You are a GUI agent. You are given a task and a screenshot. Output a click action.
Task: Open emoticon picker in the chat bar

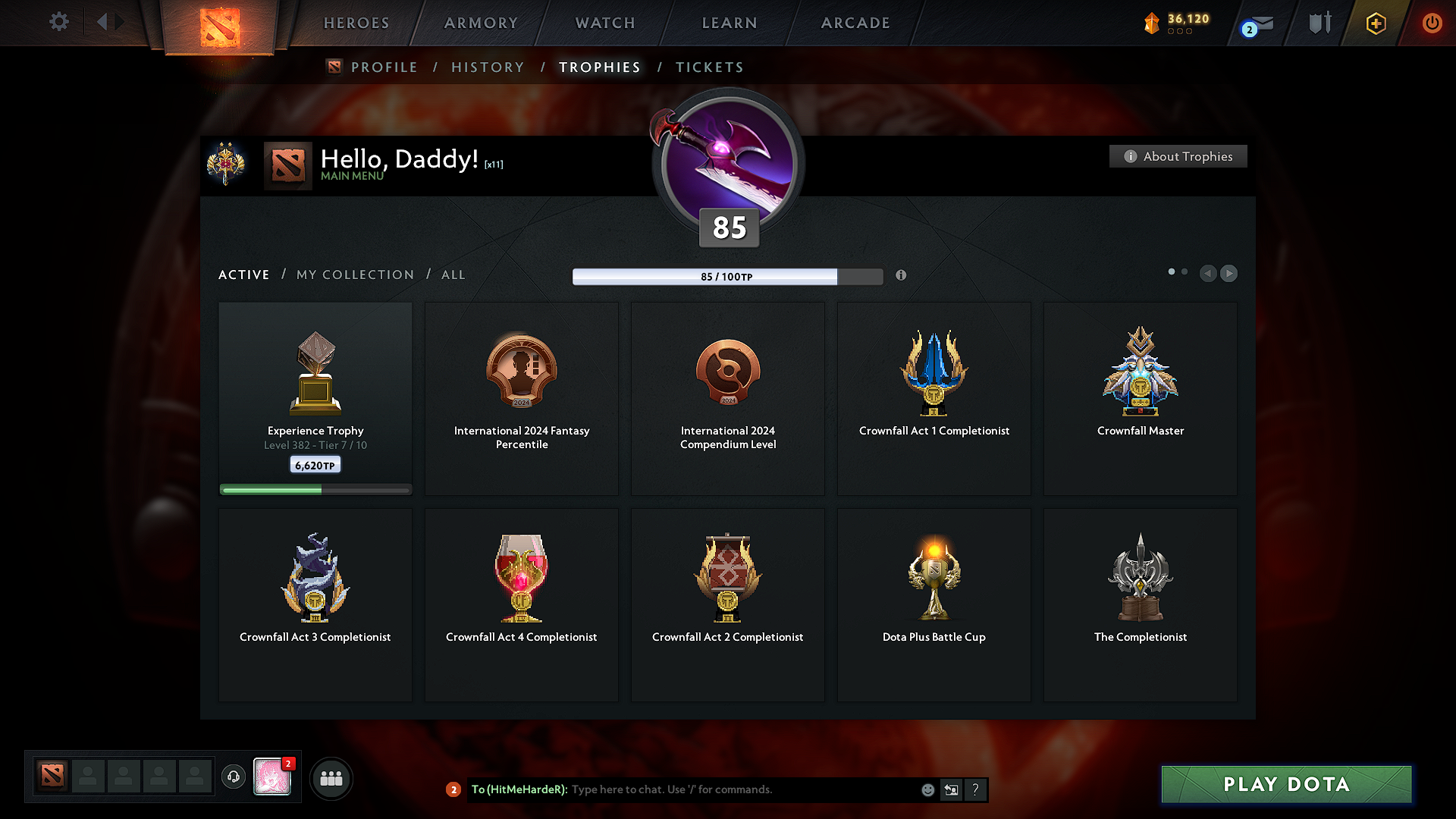click(x=927, y=790)
